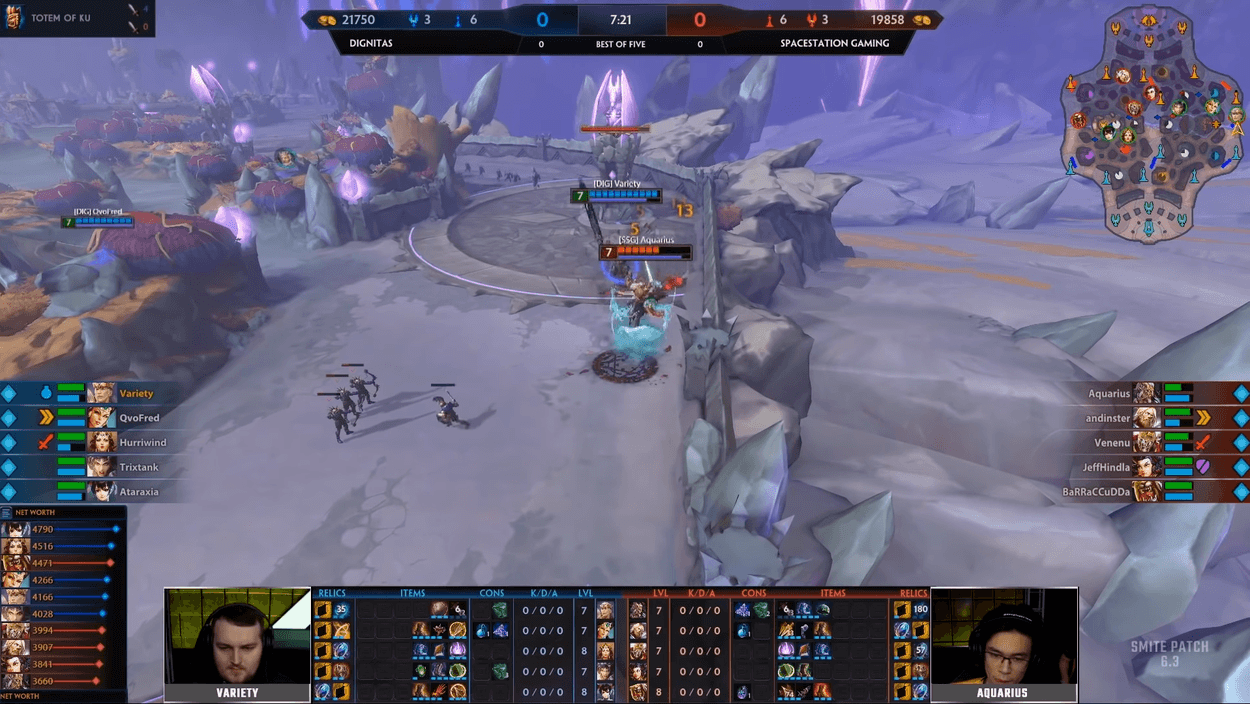Image resolution: width=1250 pixels, height=704 pixels.
Task: Open the Totem of Ku objective tracker
Action: tap(62, 18)
